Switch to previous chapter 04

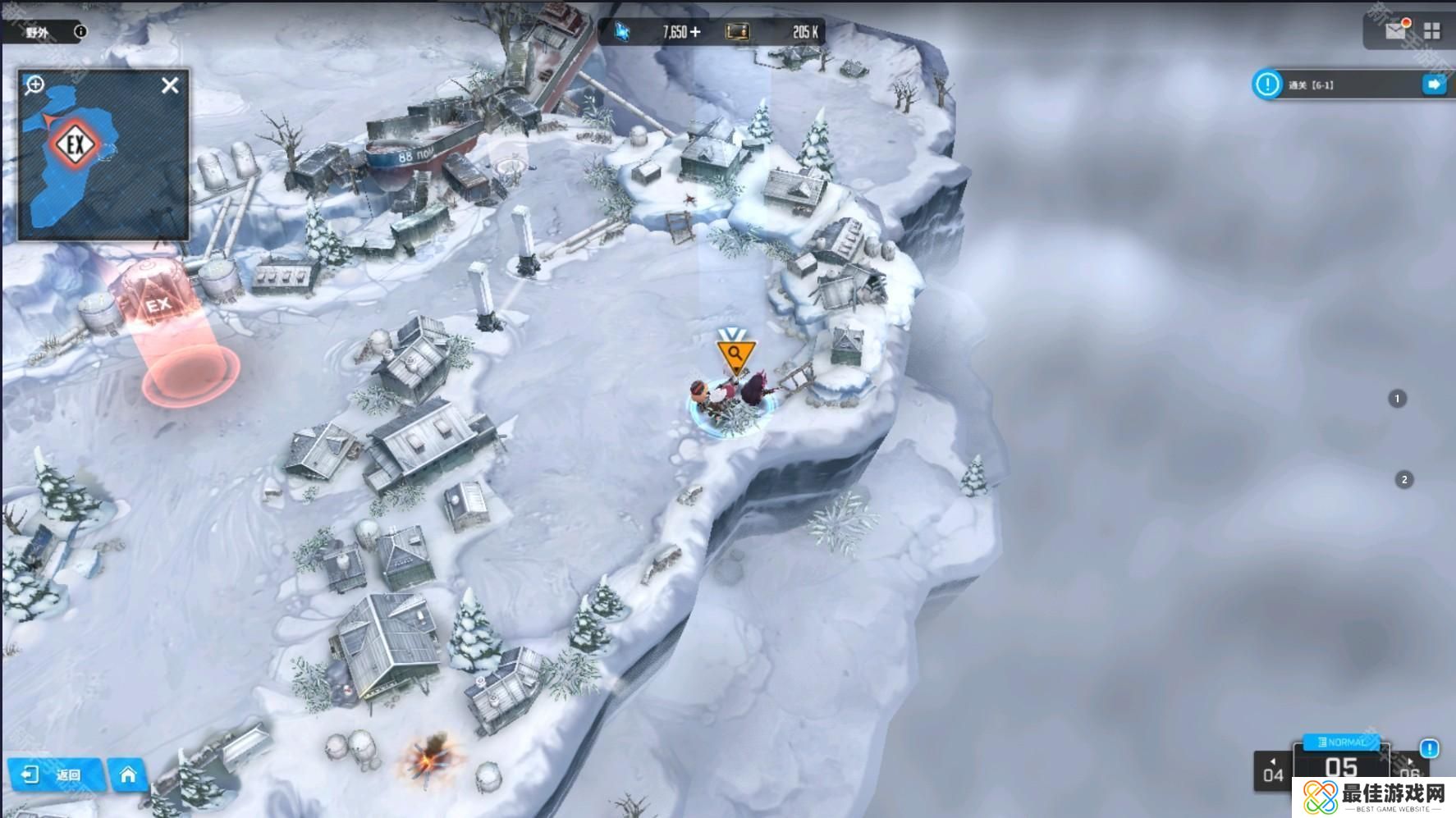point(1273,772)
